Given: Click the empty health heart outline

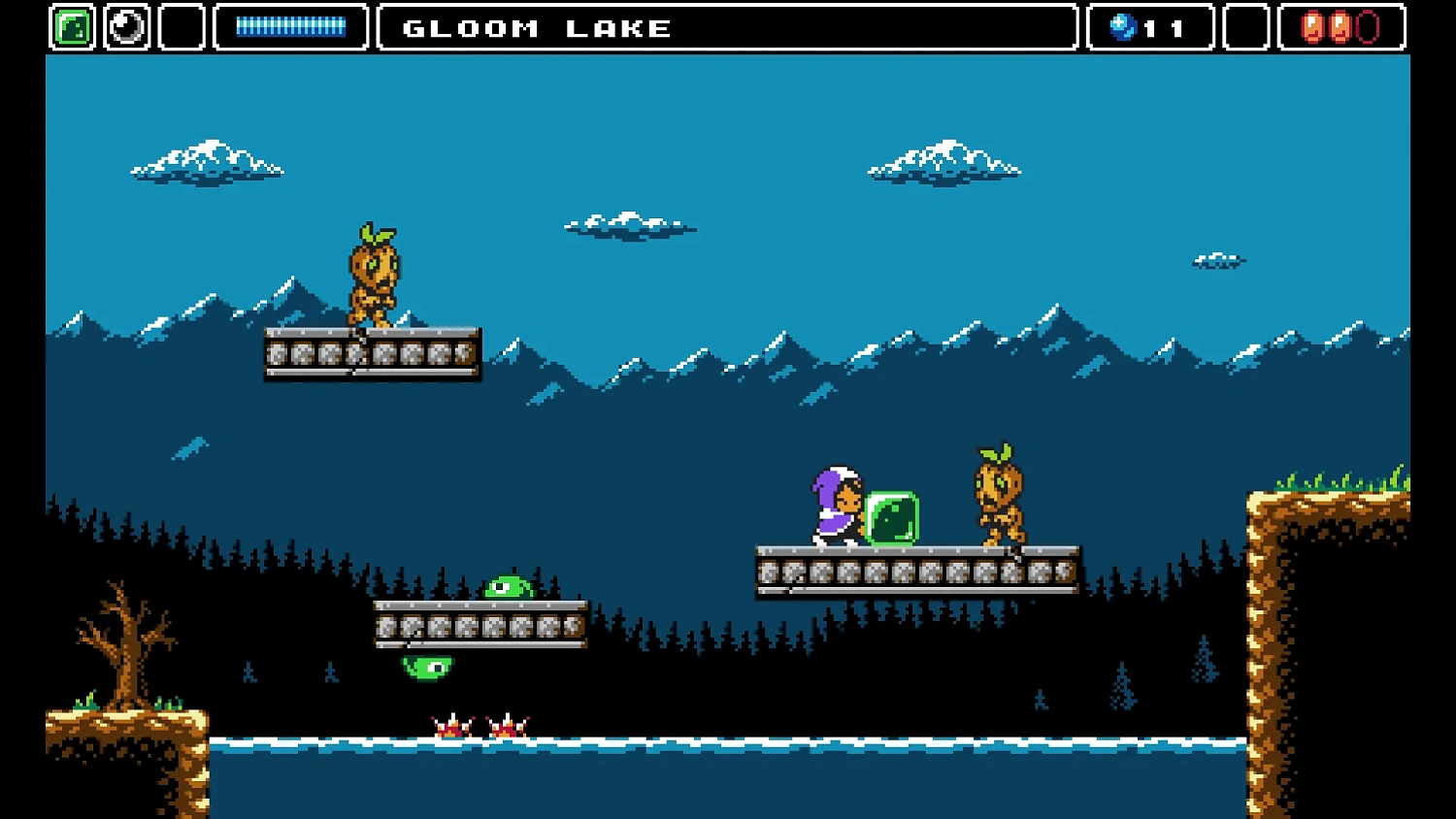Looking at the screenshot, I should tap(1369, 27).
